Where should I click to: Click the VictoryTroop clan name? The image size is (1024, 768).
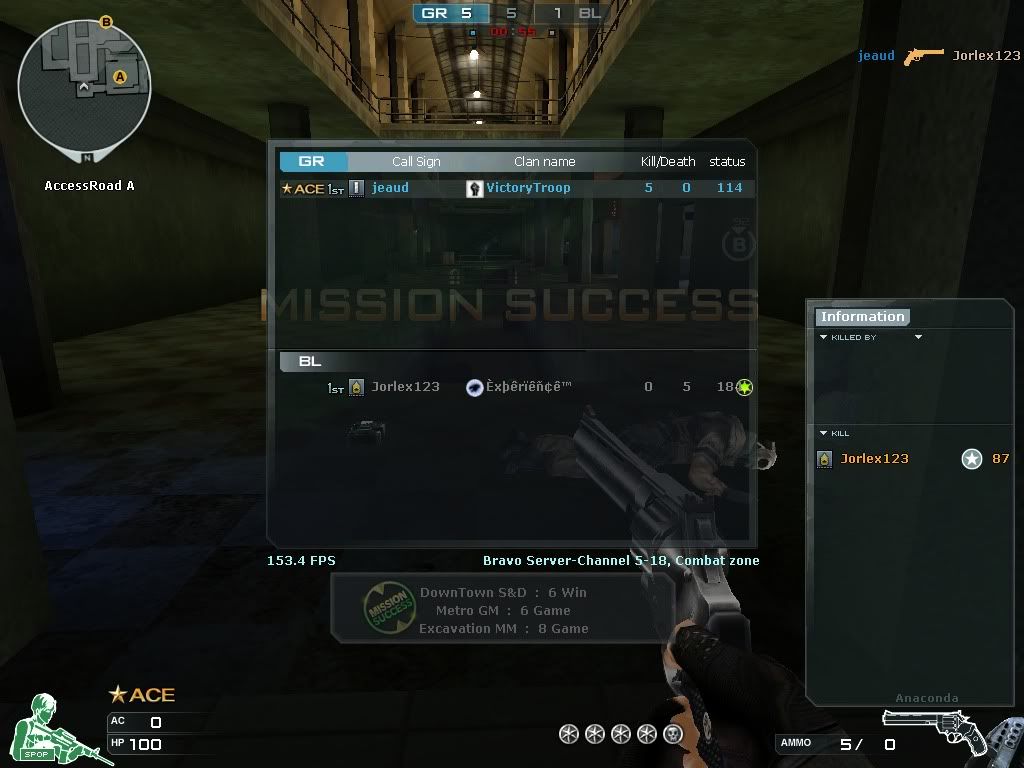click(528, 188)
